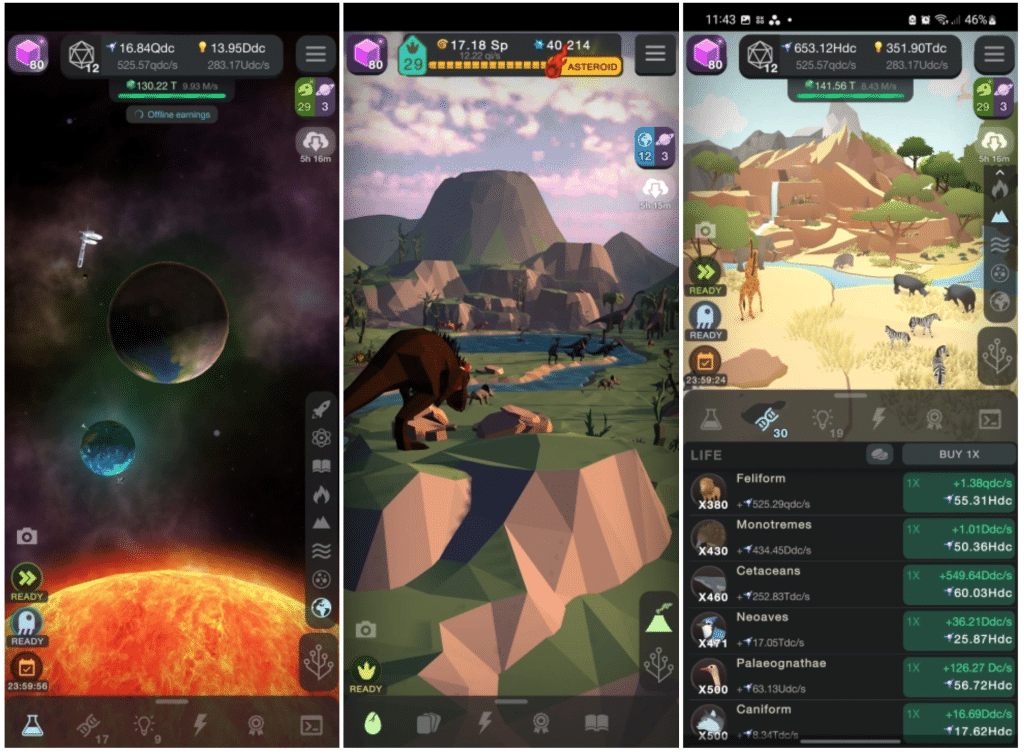Select the rocket icon in the sidebar
The image size is (1024, 754).
point(321,409)
